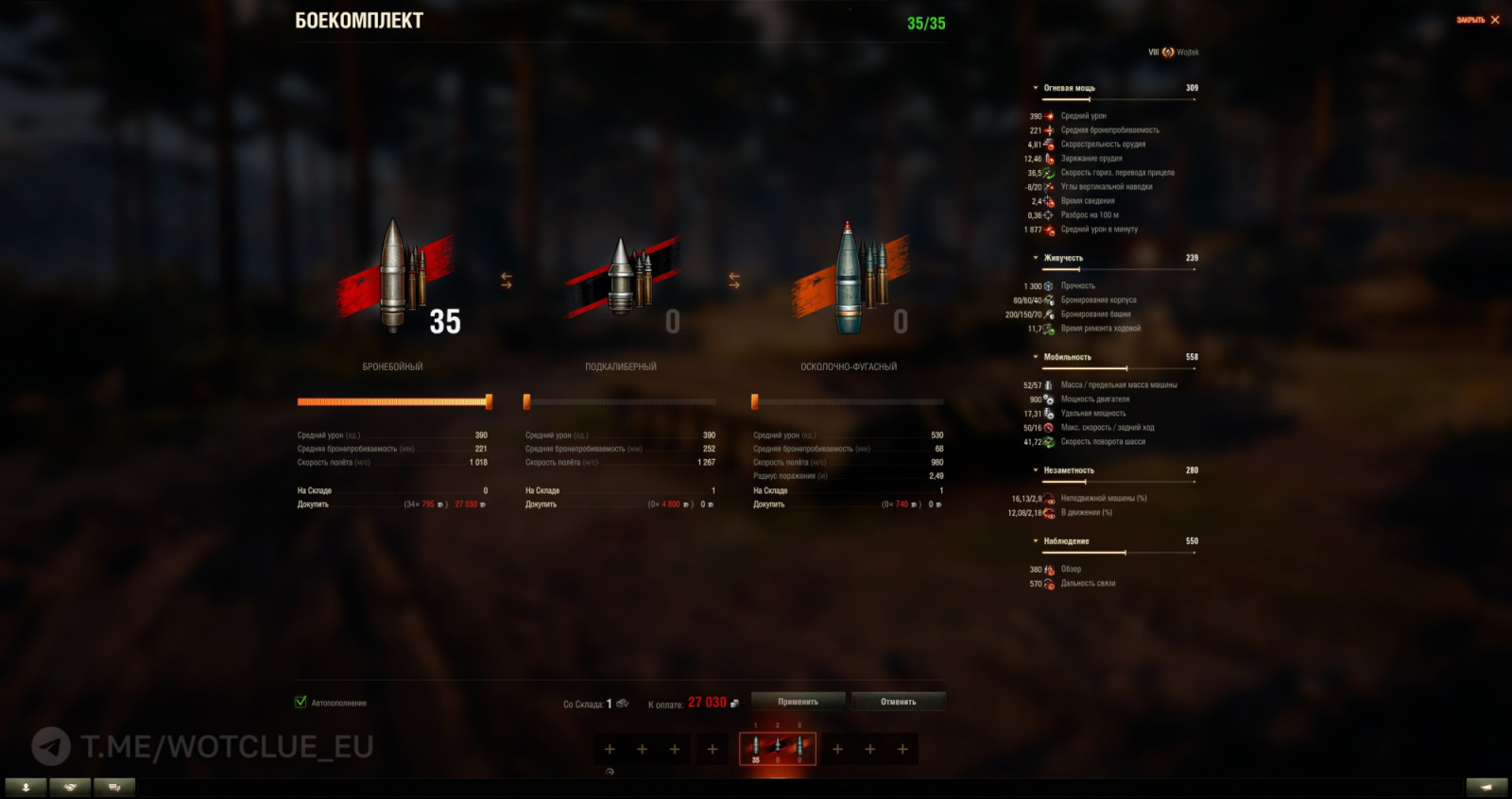Adjust the Бронебойный ammo count slider
Screen dimensions: 1512x799
pos(488,400)
